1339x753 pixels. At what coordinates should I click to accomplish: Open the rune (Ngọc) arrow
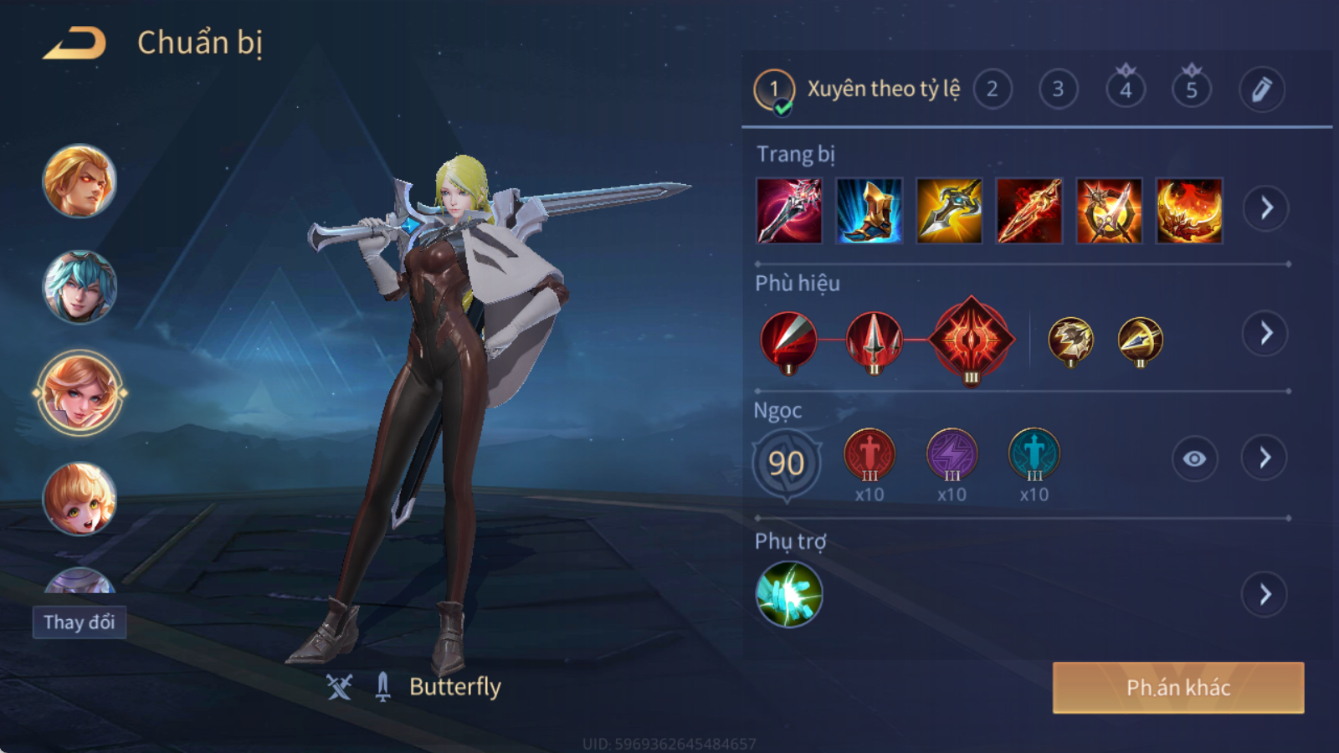click(x=1264, y=458)
